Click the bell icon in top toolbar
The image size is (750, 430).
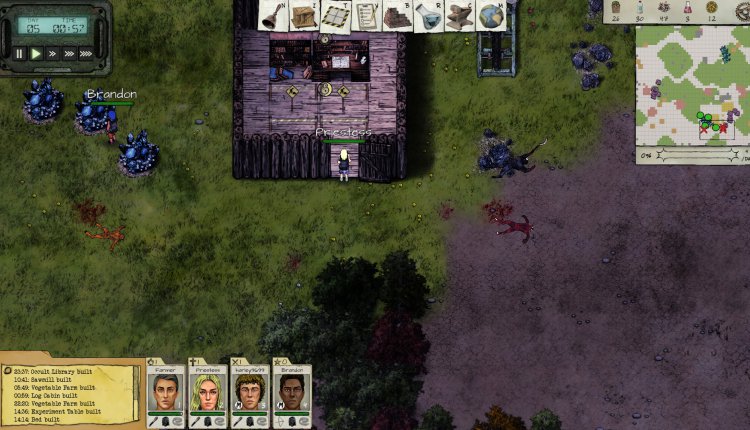point(272,14)
